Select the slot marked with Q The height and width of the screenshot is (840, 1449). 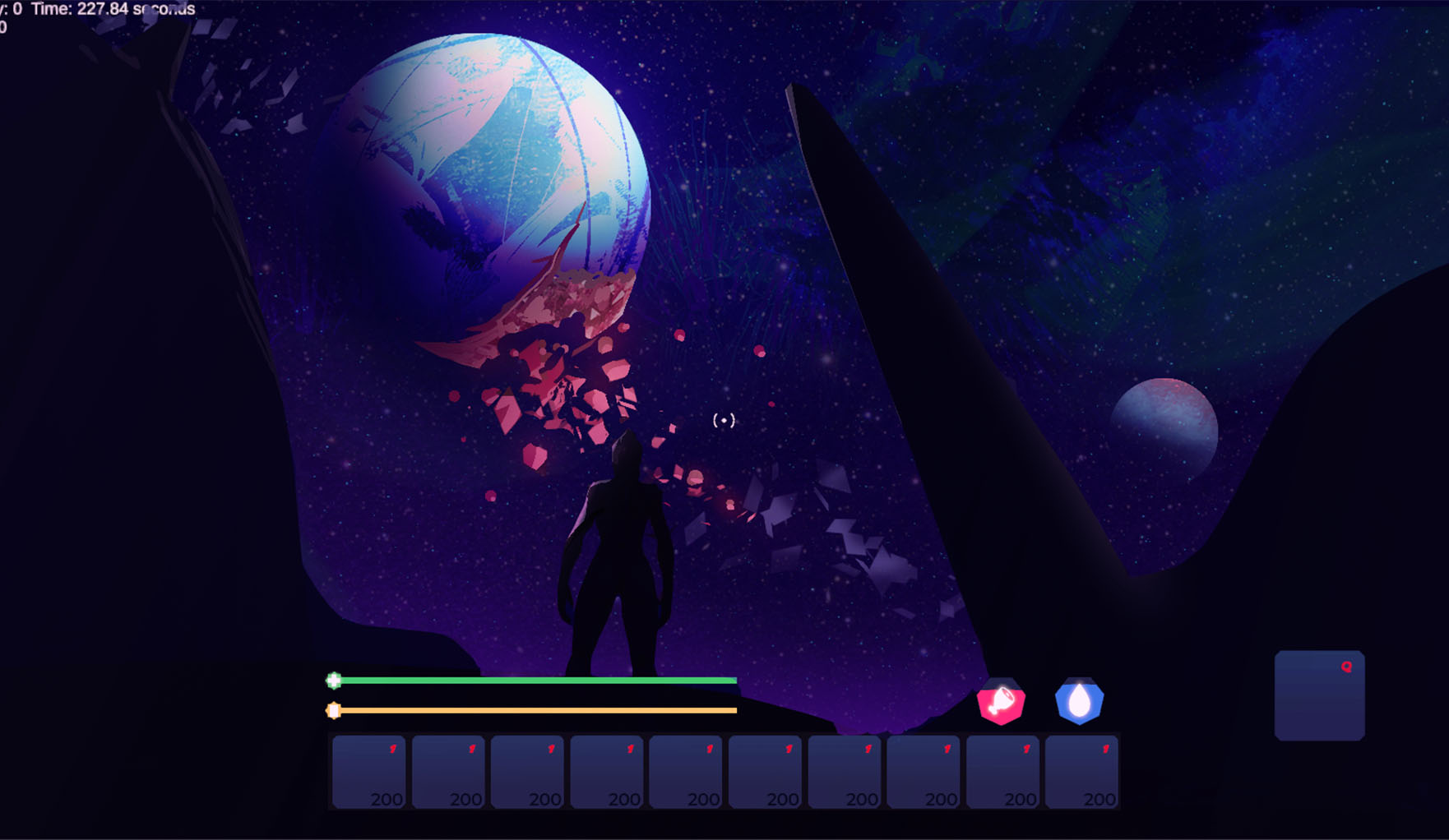pos(1319,695)
